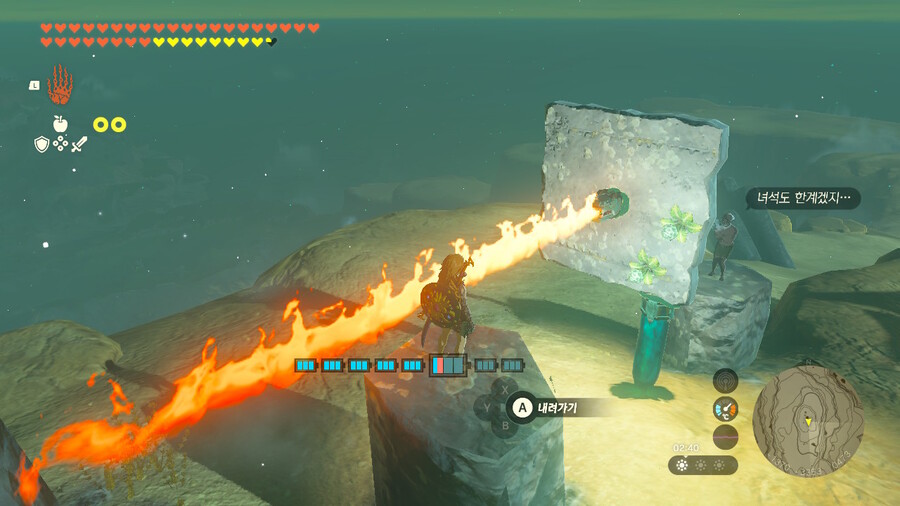
Task: Open the shield quick-select icon
Action: [41, 145]
